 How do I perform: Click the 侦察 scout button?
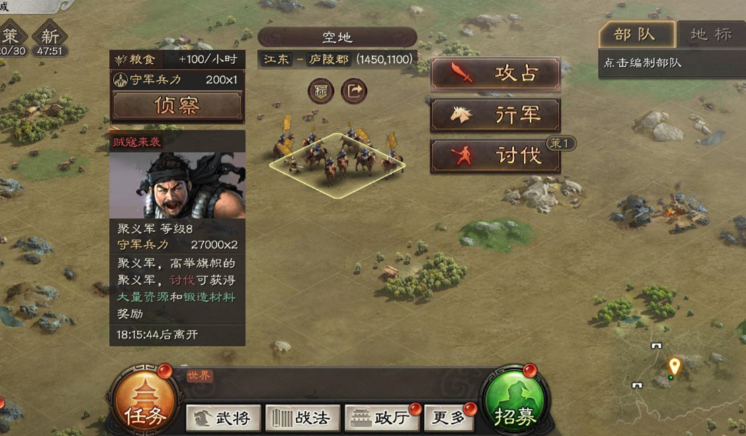[x=177, y=105]
